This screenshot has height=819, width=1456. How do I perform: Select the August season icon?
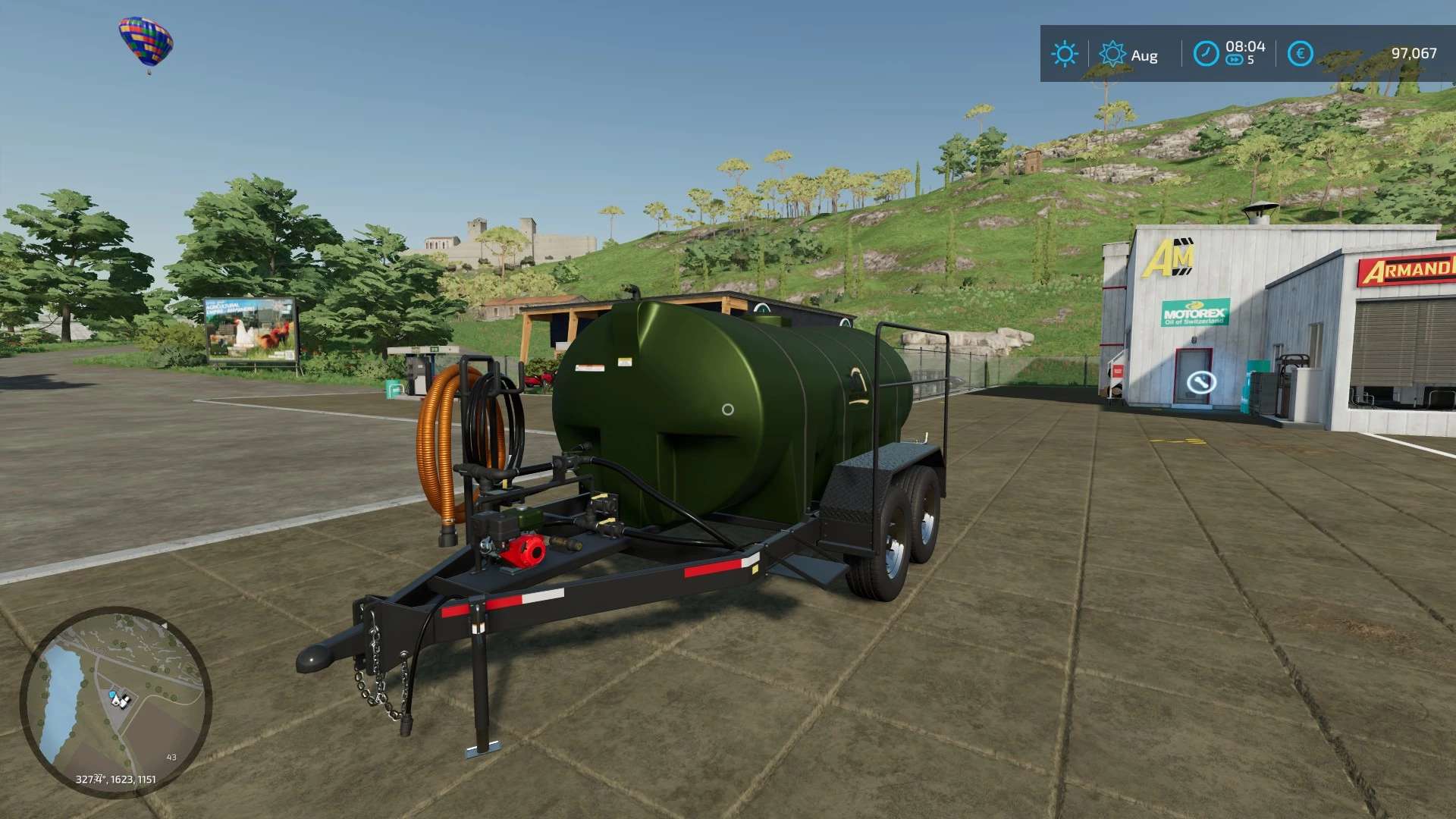pyautogui.click(x=1112, y=54)
